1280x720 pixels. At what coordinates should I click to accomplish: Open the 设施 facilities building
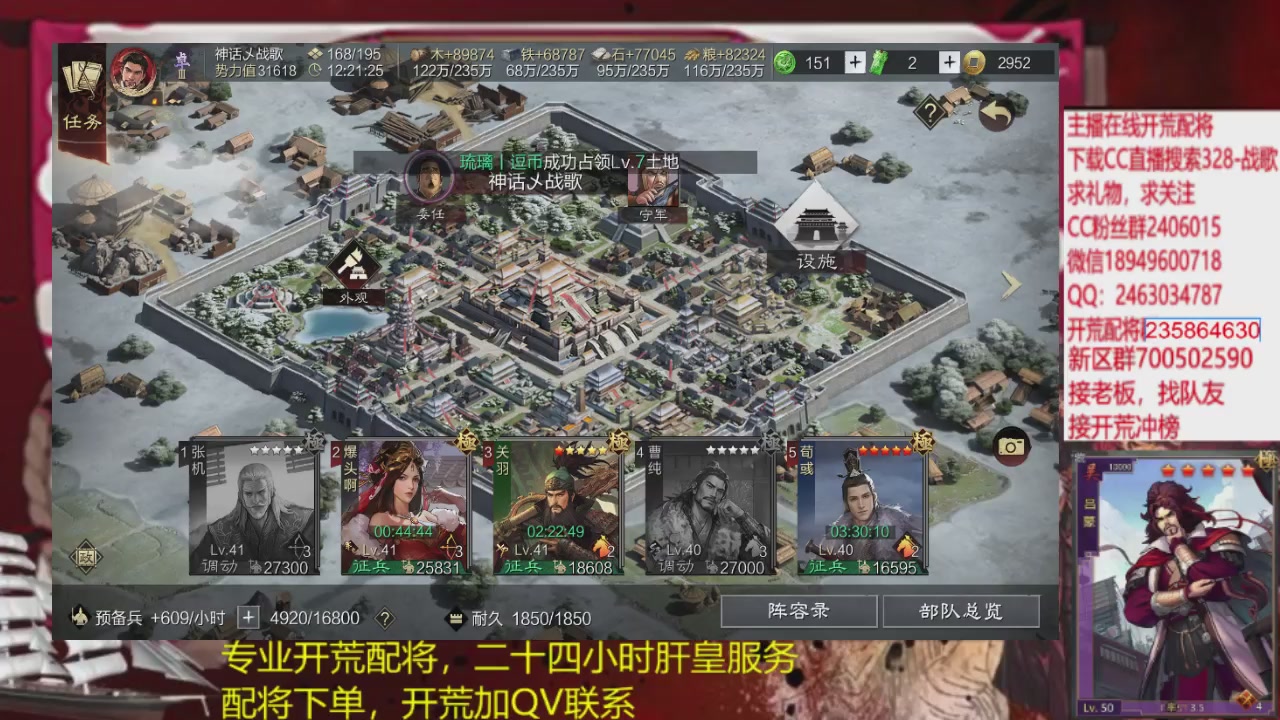click(818, 225)
